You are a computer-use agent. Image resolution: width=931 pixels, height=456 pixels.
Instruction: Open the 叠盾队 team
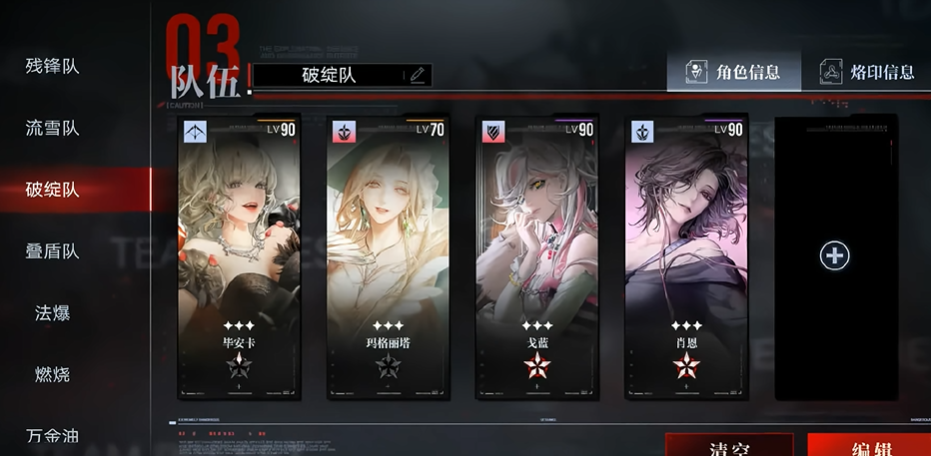[53, 252]
